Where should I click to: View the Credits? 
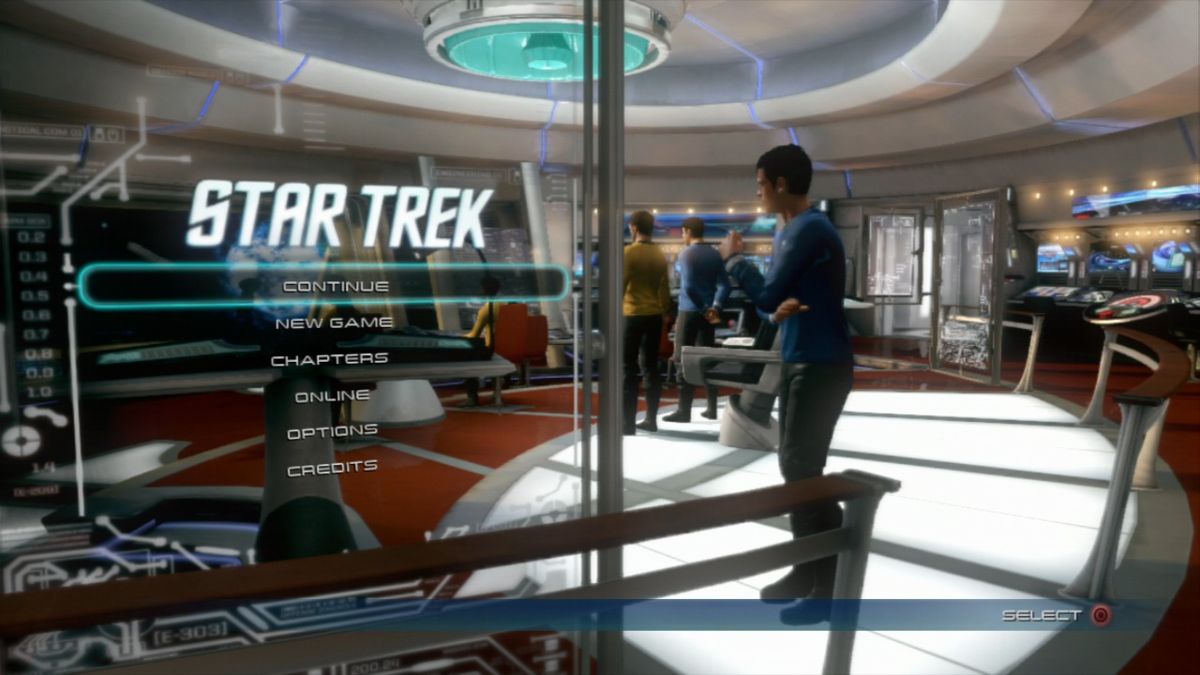[332, 467]
